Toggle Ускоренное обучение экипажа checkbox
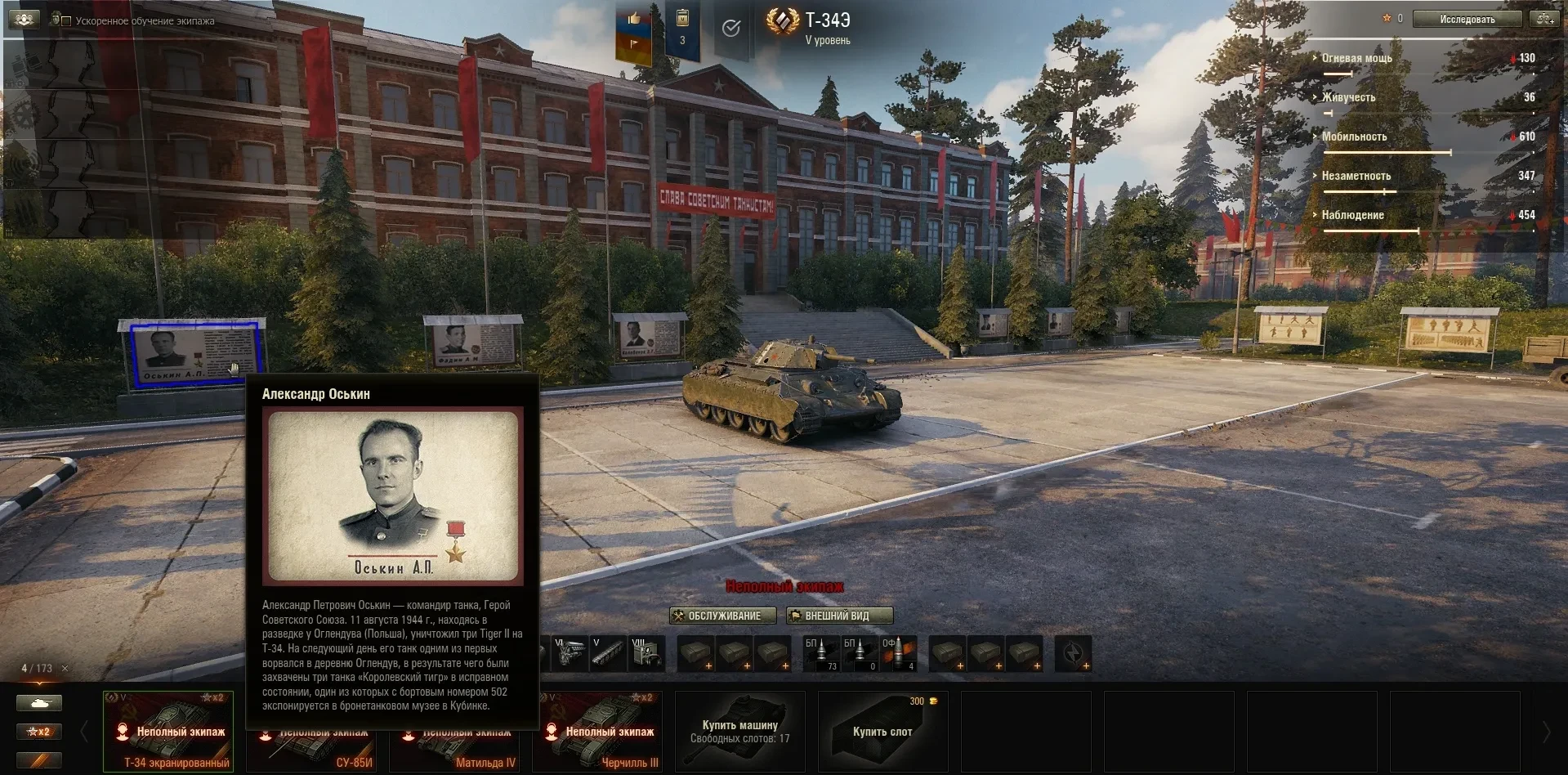1568x775 pixels. coord(66,20)
